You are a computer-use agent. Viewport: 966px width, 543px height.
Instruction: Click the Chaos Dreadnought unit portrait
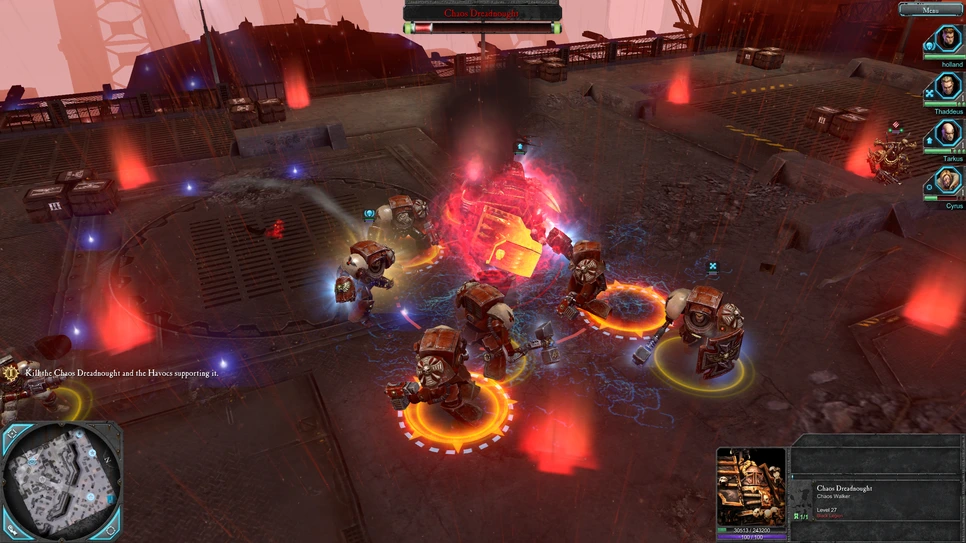pos(751,483)
